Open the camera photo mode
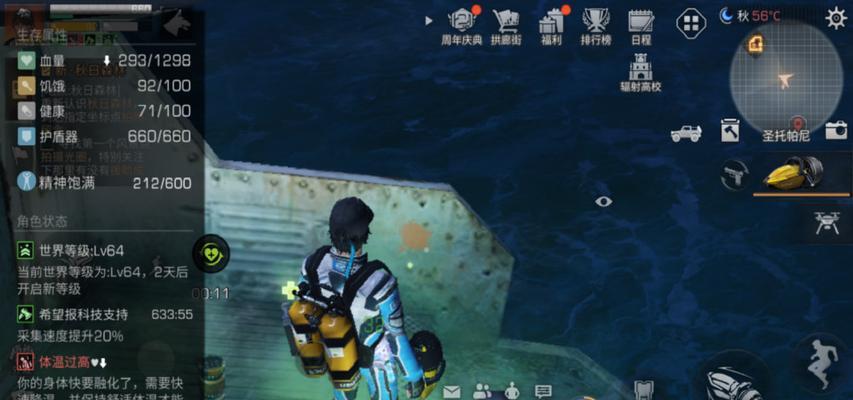The image size is (853, 400). click(836, 131)
